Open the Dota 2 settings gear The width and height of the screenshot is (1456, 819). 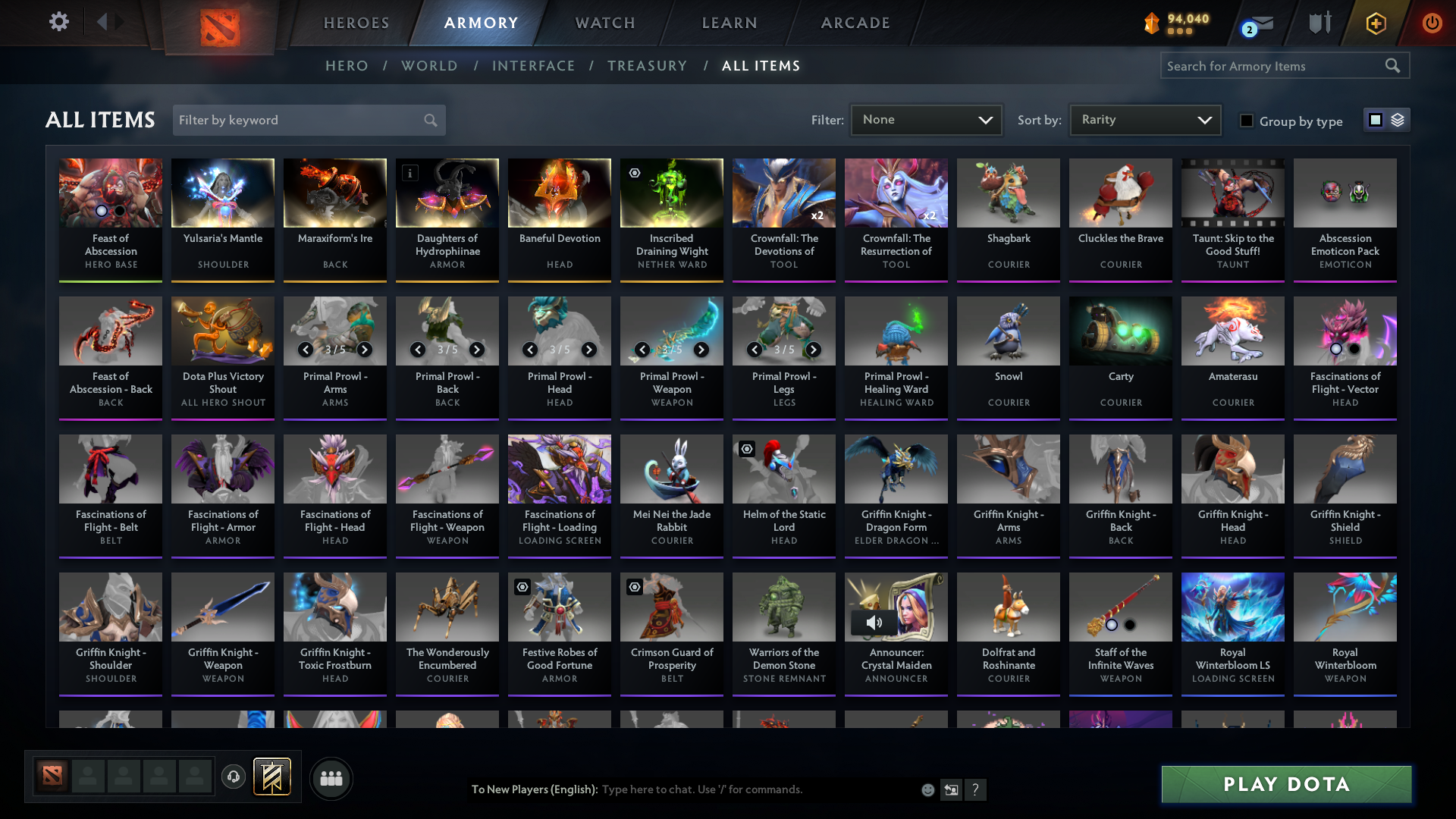58,23
